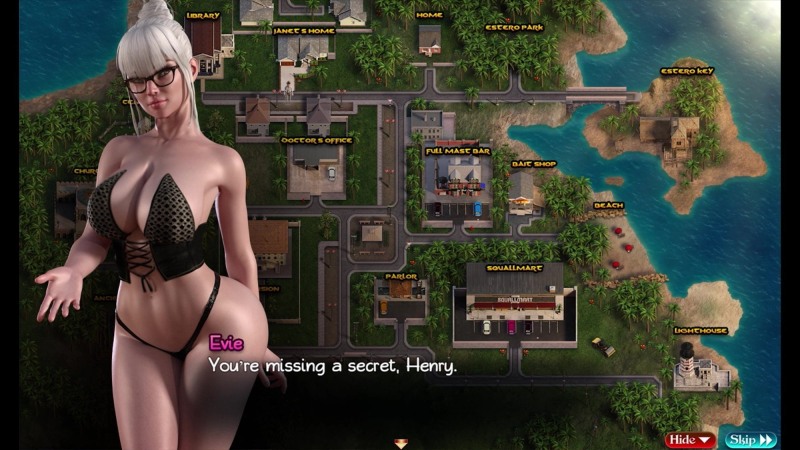
Task: Click the orange continue arrow below dialogue
Action: 400,442
